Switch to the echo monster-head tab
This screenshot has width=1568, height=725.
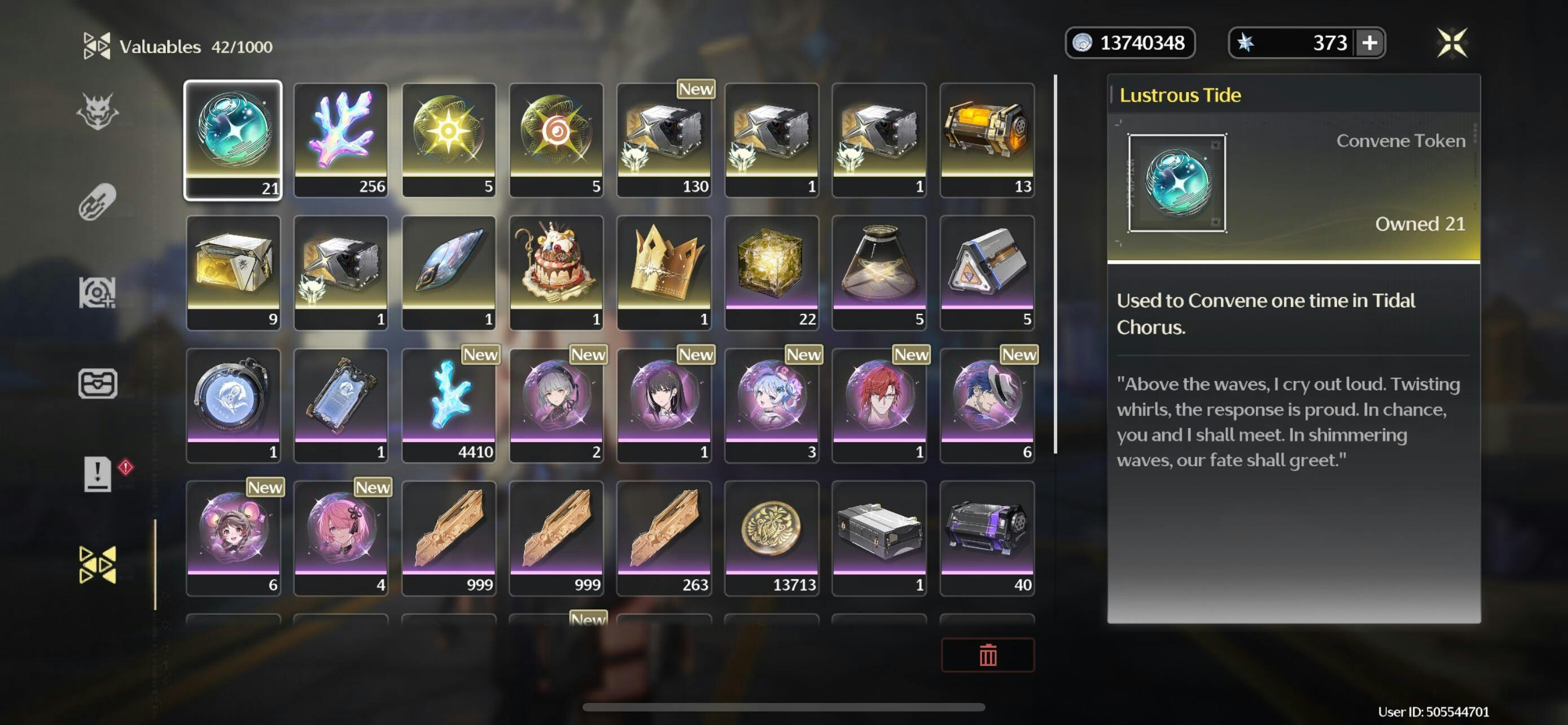pyautogui.click(x=98, y=111)
